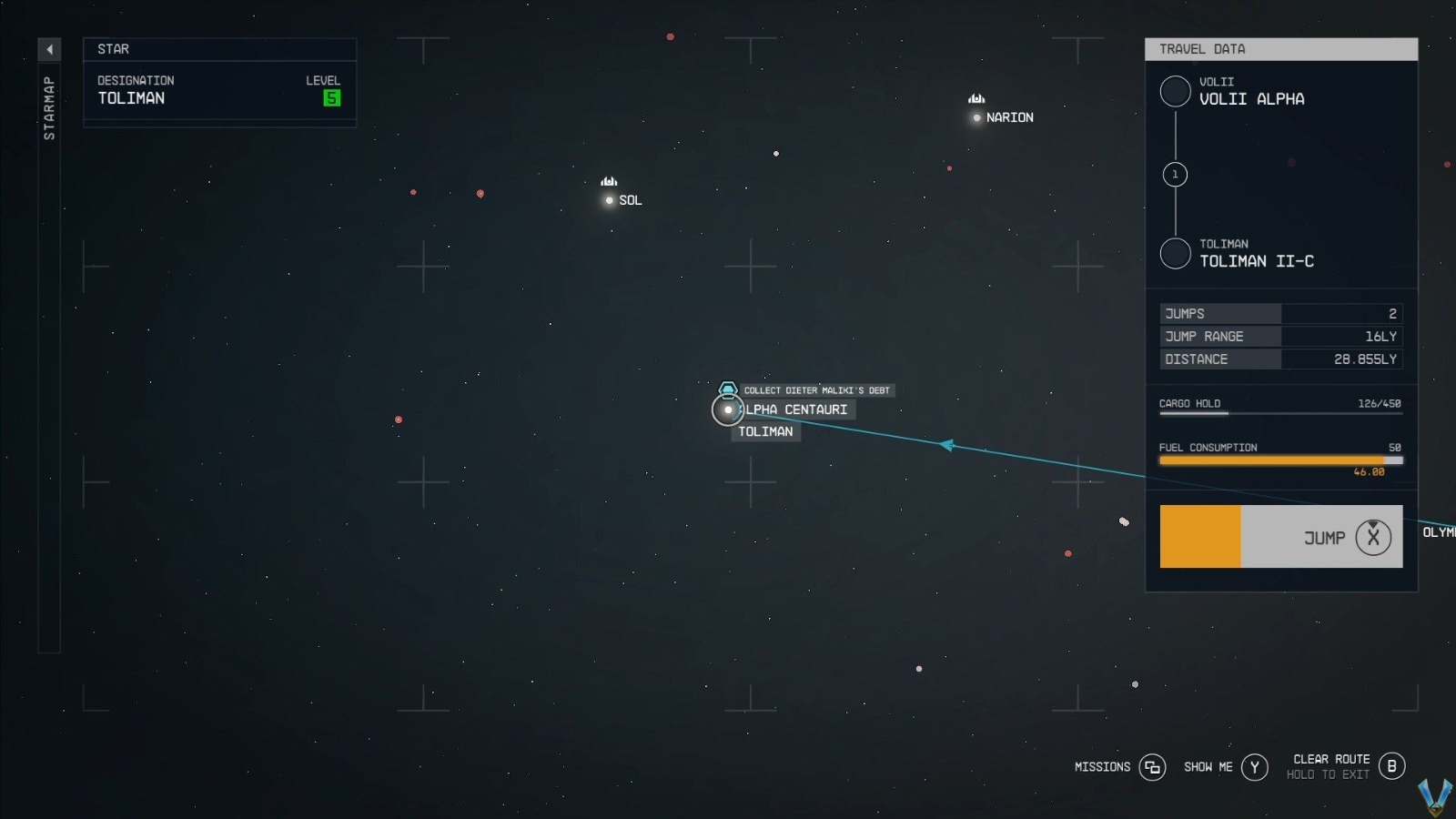Click CLEAR ROUTE text
Image resolution: width=1456 pixels, height=819 pixels.
point(1330,758)
